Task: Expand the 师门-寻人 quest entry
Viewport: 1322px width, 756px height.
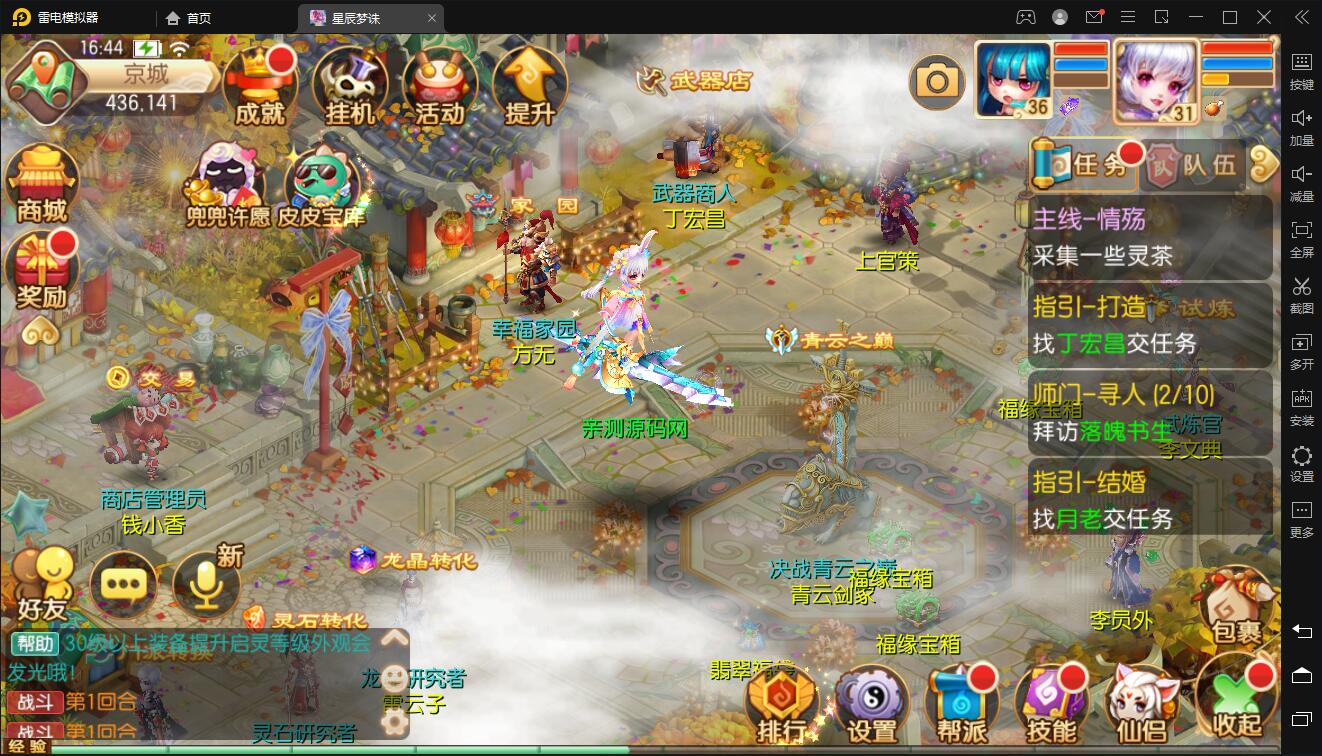Action: tap(1120, 394)
